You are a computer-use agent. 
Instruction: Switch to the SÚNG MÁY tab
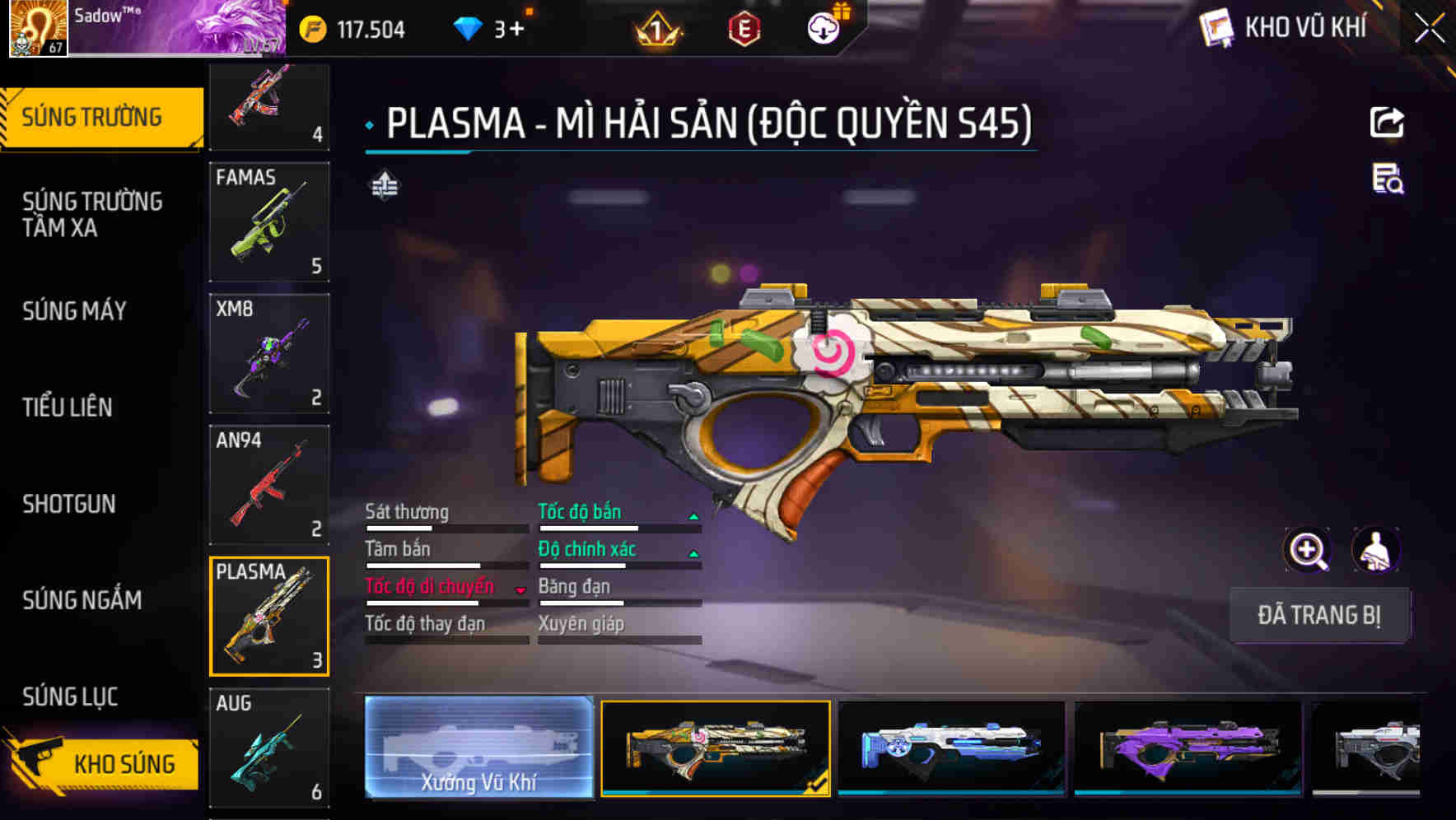coord(74,311)
